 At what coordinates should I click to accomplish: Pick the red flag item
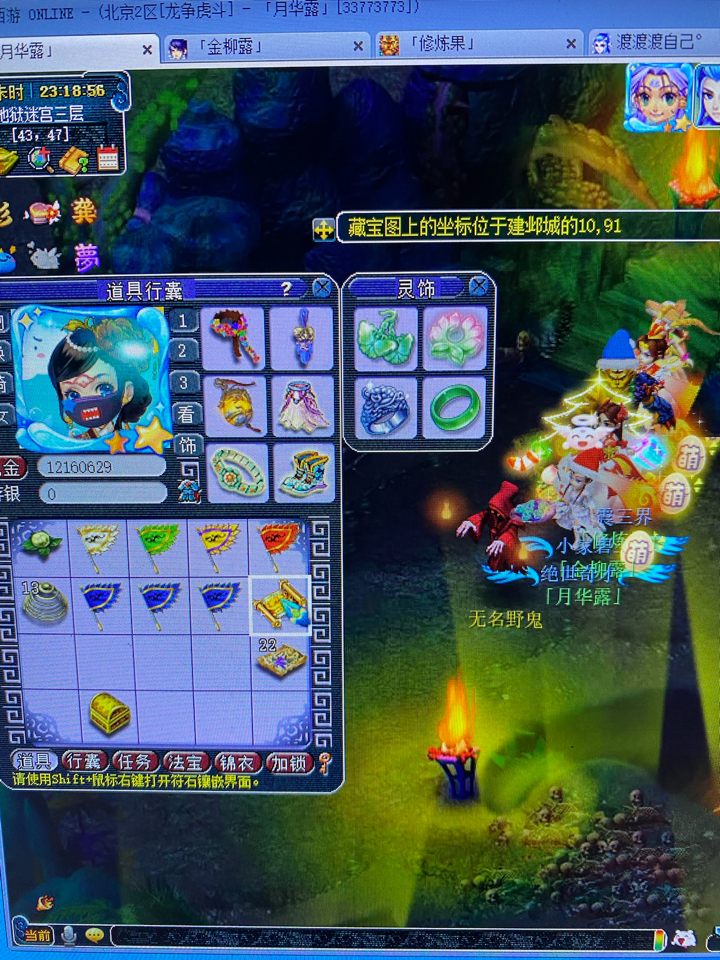click(279, 546)
